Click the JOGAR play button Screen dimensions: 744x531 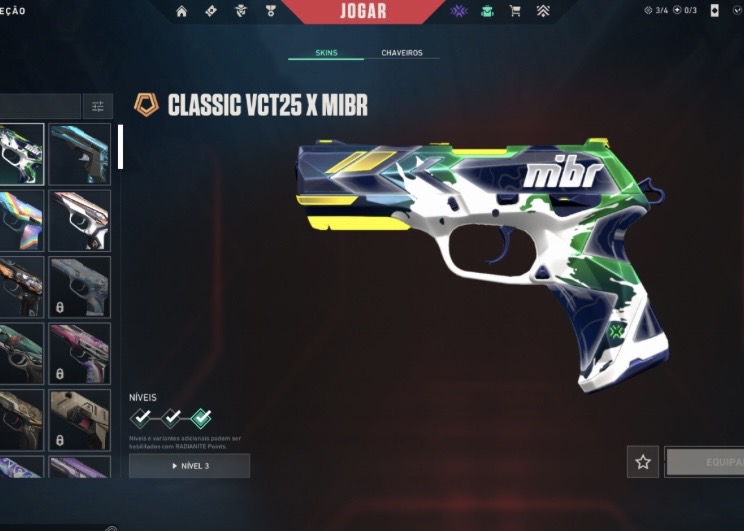364,11
